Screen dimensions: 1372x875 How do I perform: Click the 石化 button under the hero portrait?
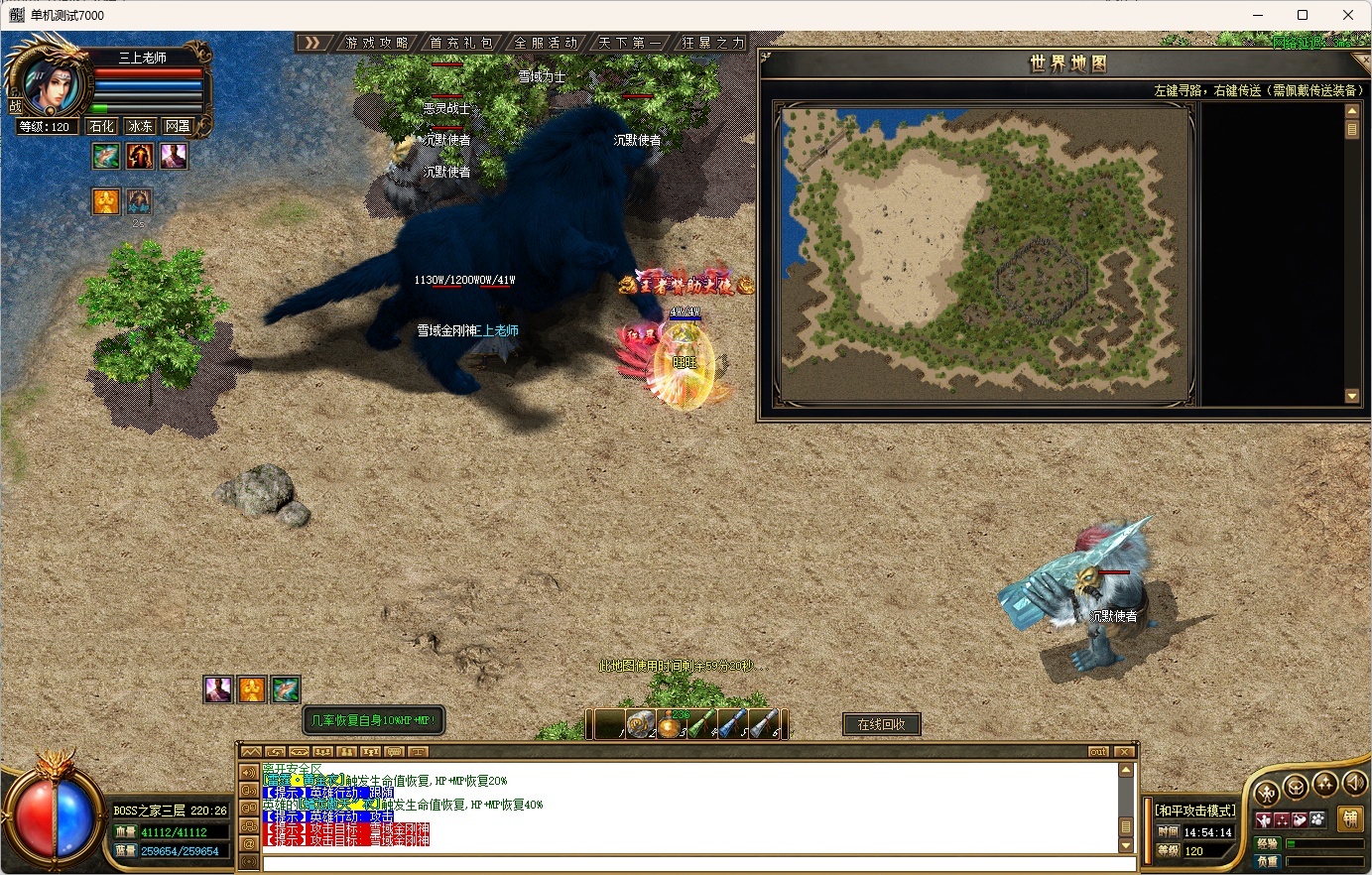(x=102, y=126)
